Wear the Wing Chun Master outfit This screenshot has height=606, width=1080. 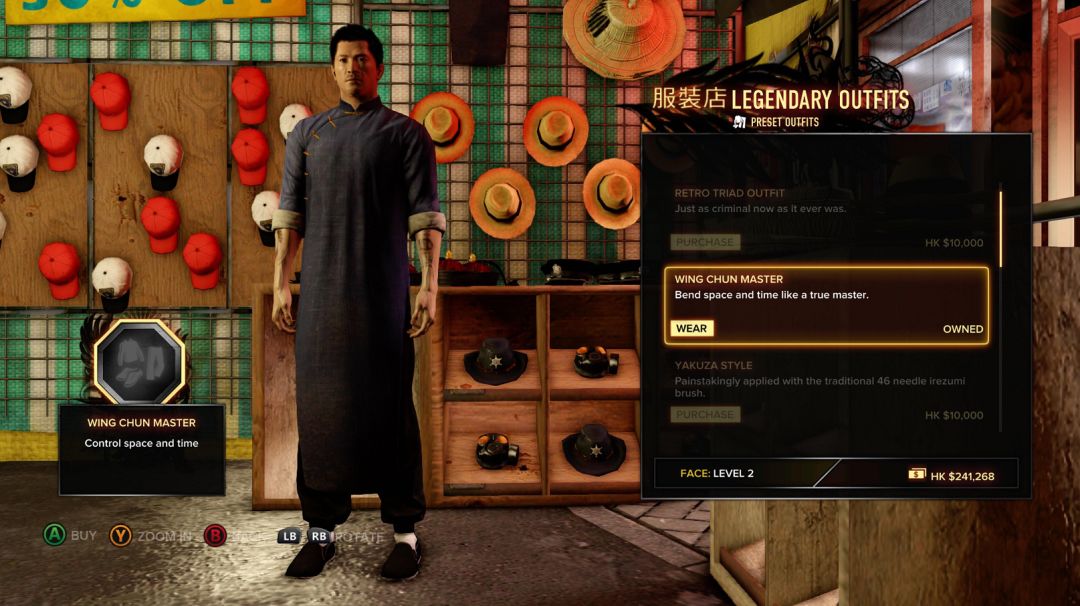click(691, 328)
